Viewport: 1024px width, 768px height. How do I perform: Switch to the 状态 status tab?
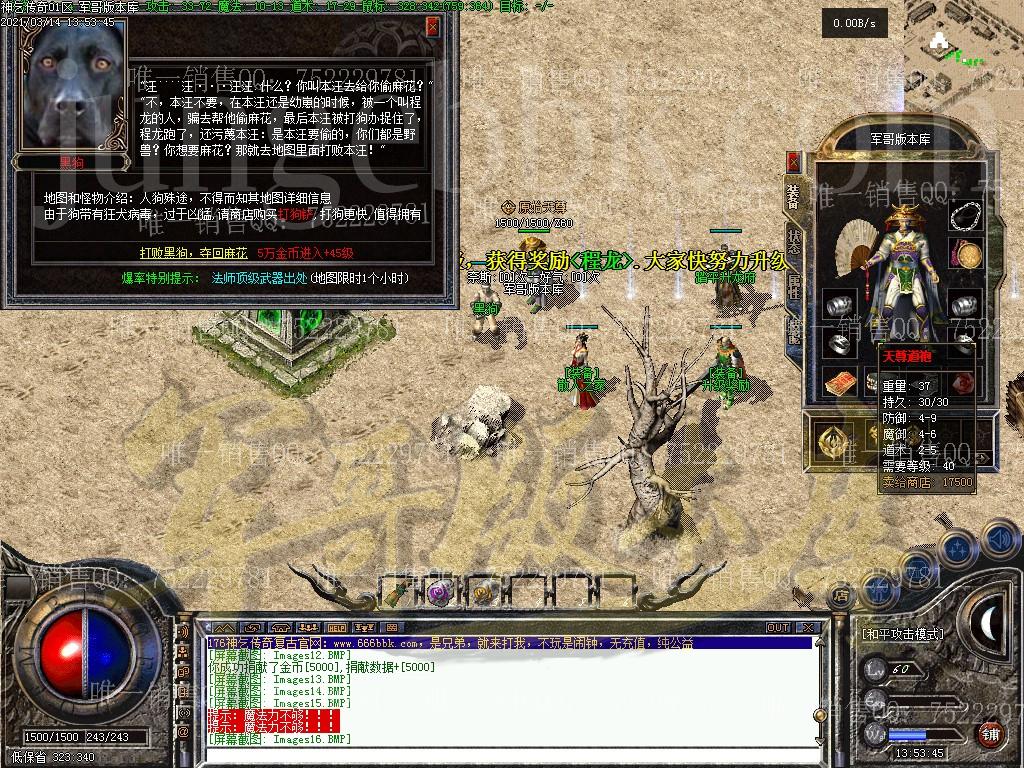coord(794,243)
